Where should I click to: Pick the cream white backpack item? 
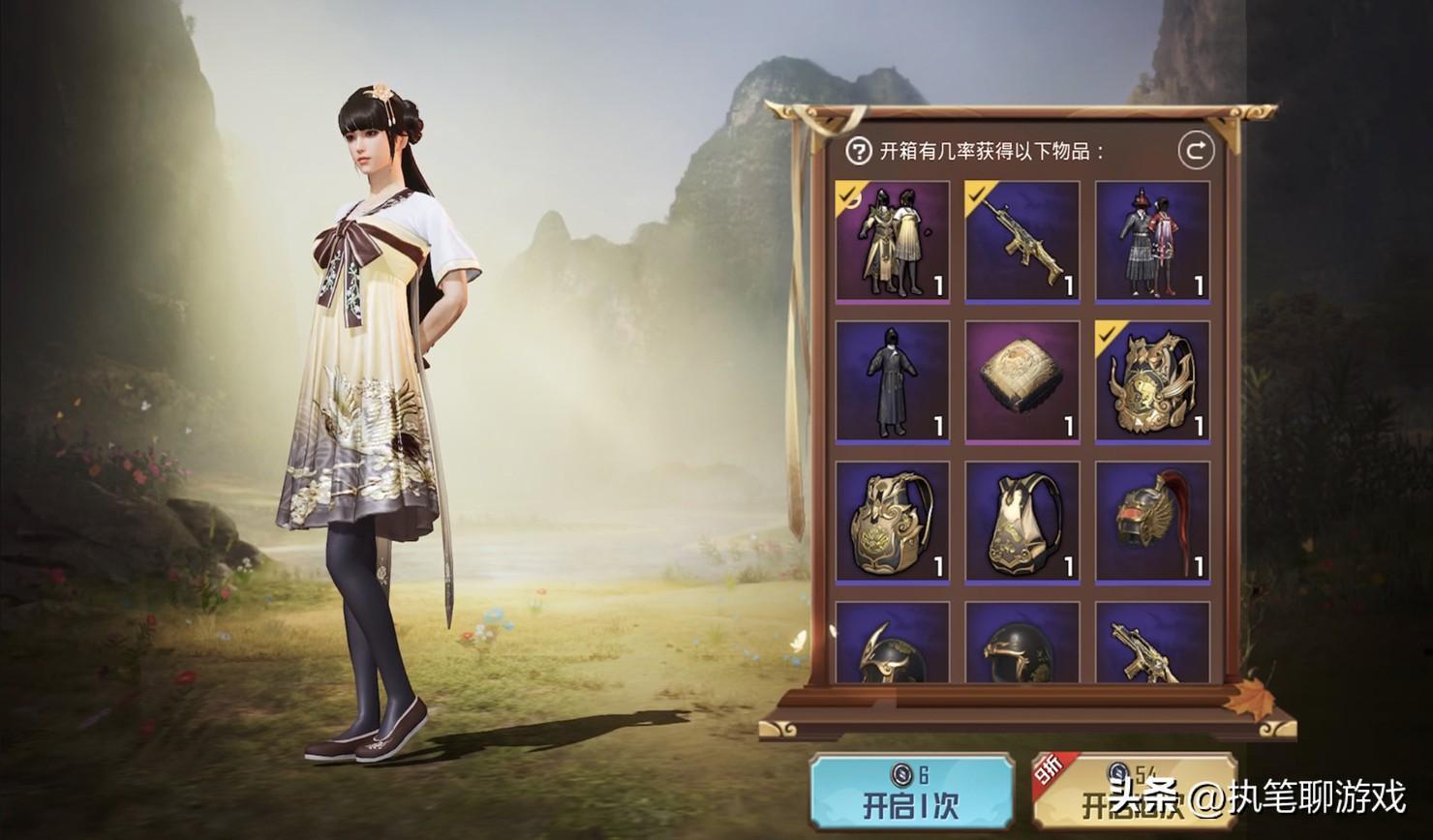pos(1021,522)
